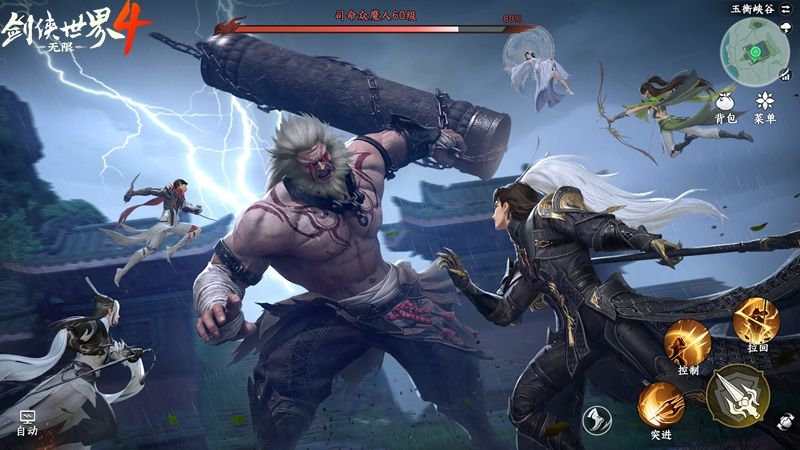Activate the 控制 control skill
This screenshot has width=800, height=450.
(688, 343)
